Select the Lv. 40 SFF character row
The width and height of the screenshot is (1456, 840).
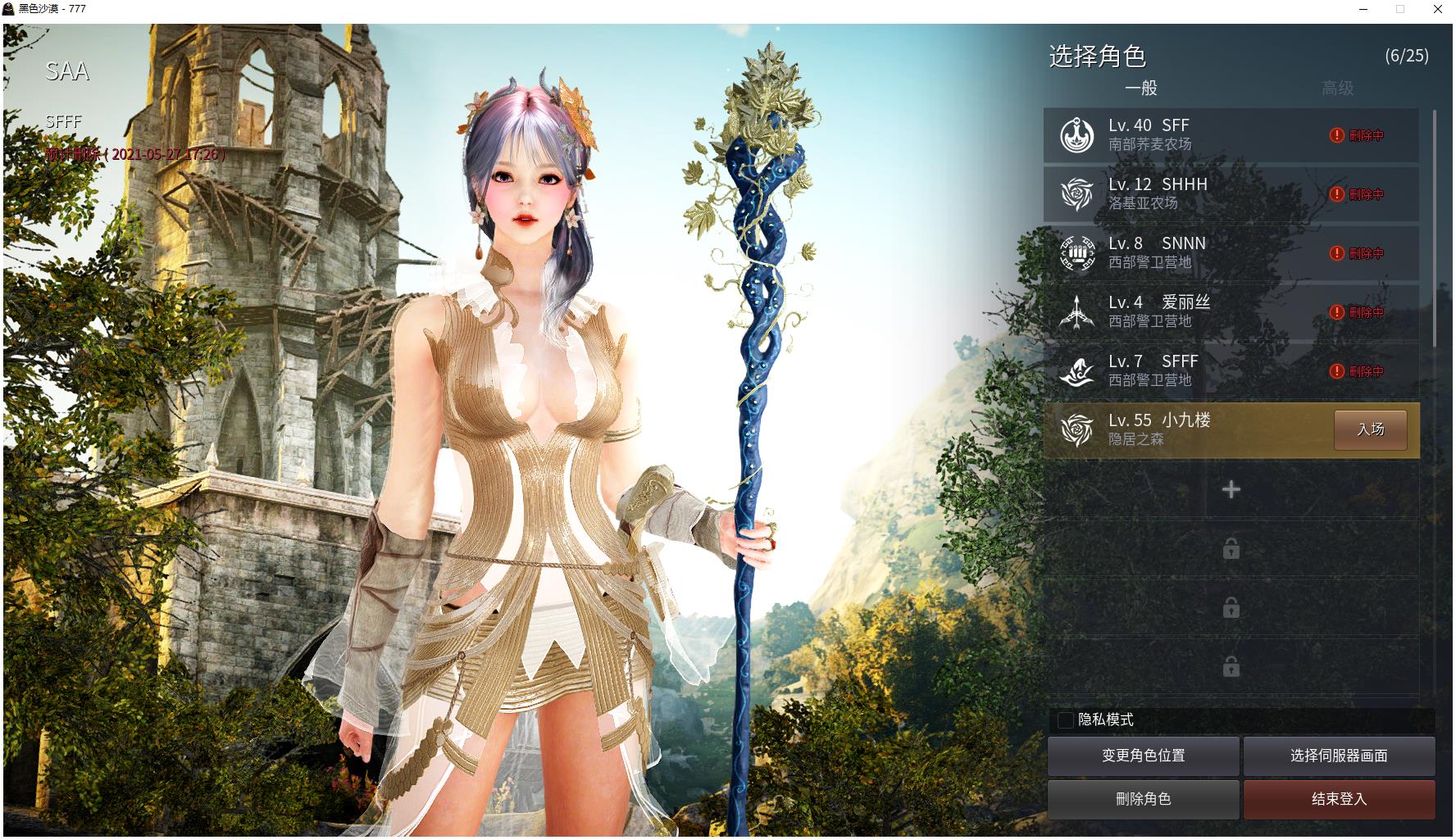pyautogui.click(x=1189, y=135)
